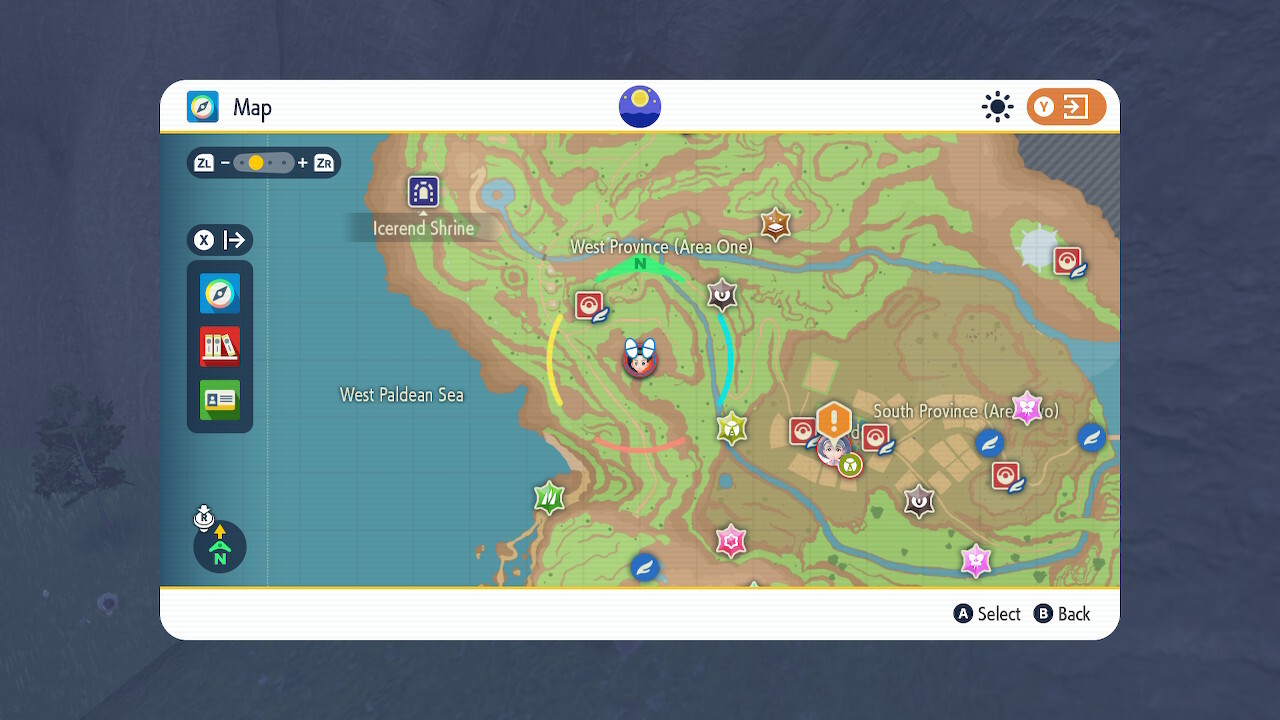Select the compass map icon in the sidebar
Image resolution: width=1280 pixels, height=720 pixels.
click(x=219, y=294)
